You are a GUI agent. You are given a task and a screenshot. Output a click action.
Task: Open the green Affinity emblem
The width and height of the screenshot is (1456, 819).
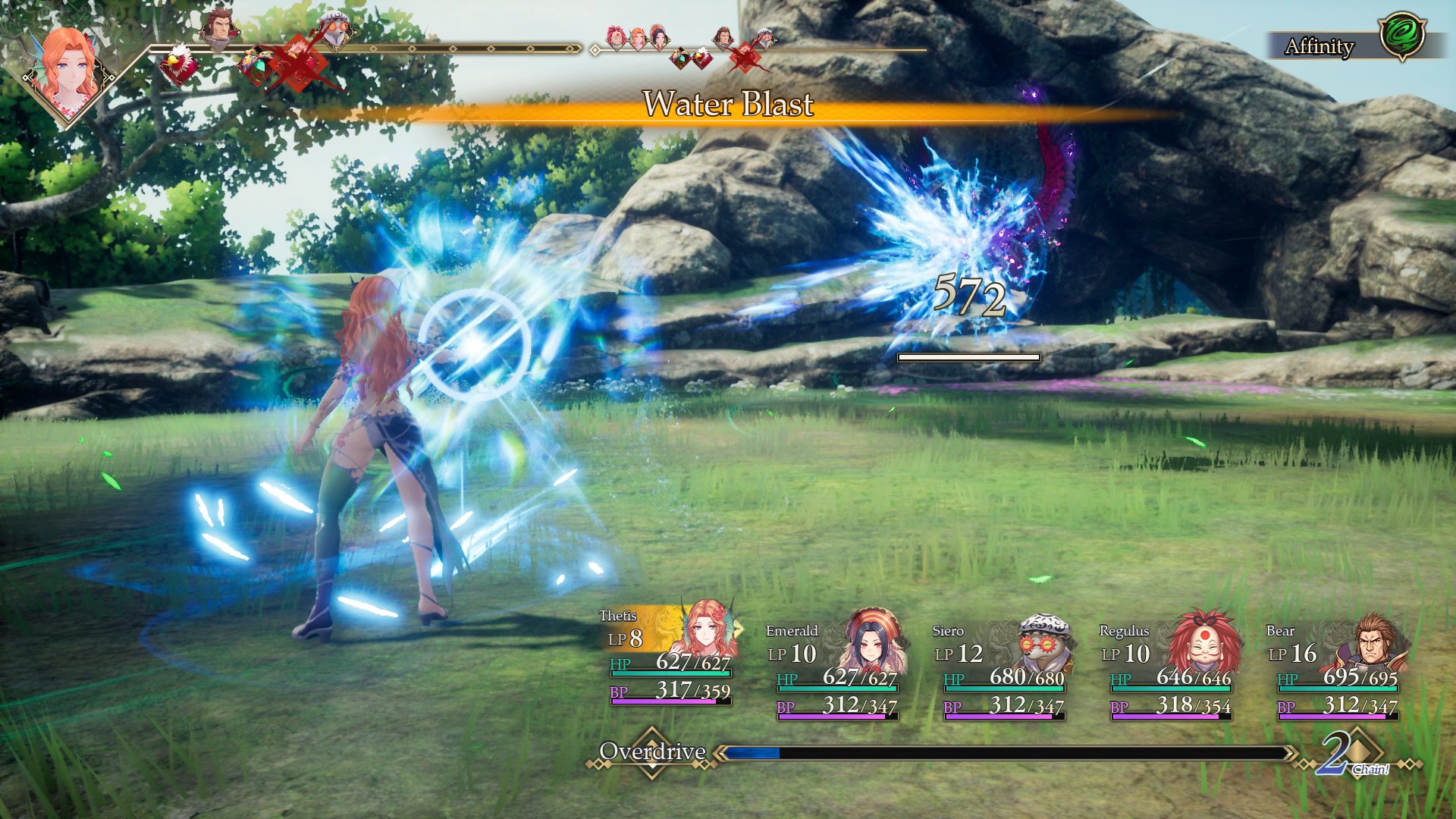(x=1401, y=36)
